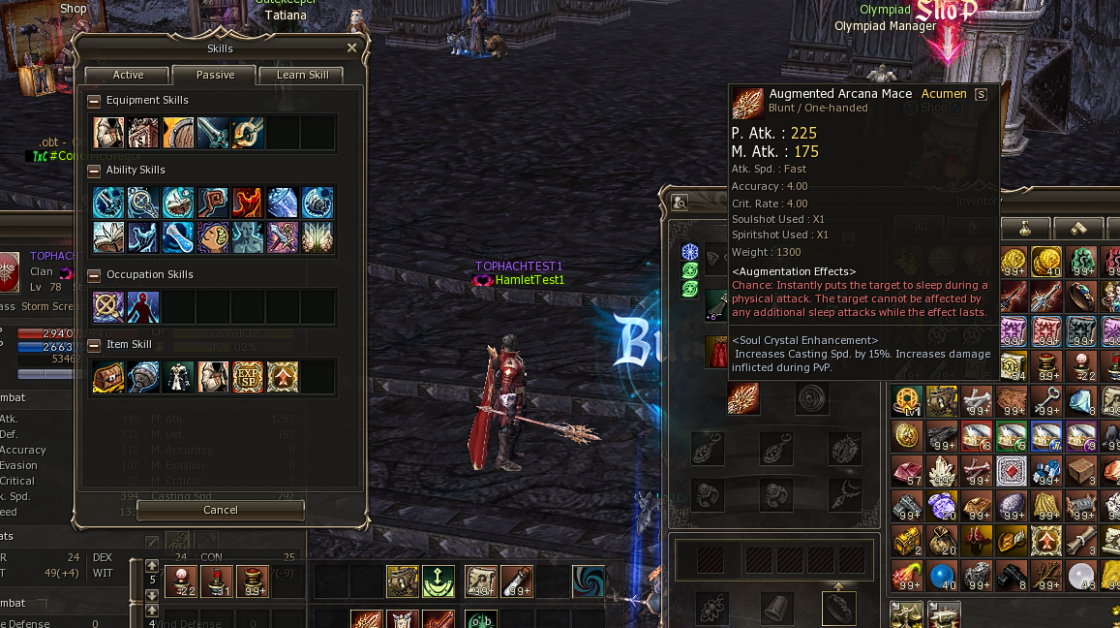Click the Cancel button in Skills window
The height and width of the screenshot is (628, 1120).
coord(220,510)
